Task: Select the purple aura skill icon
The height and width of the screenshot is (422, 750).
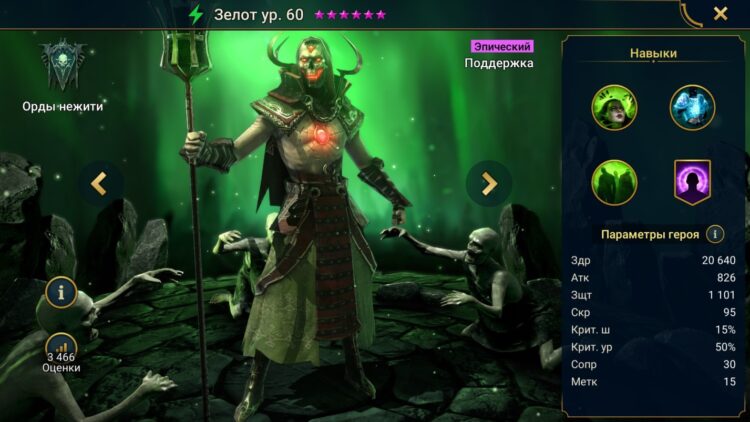Action: click(x=692, y=183)
